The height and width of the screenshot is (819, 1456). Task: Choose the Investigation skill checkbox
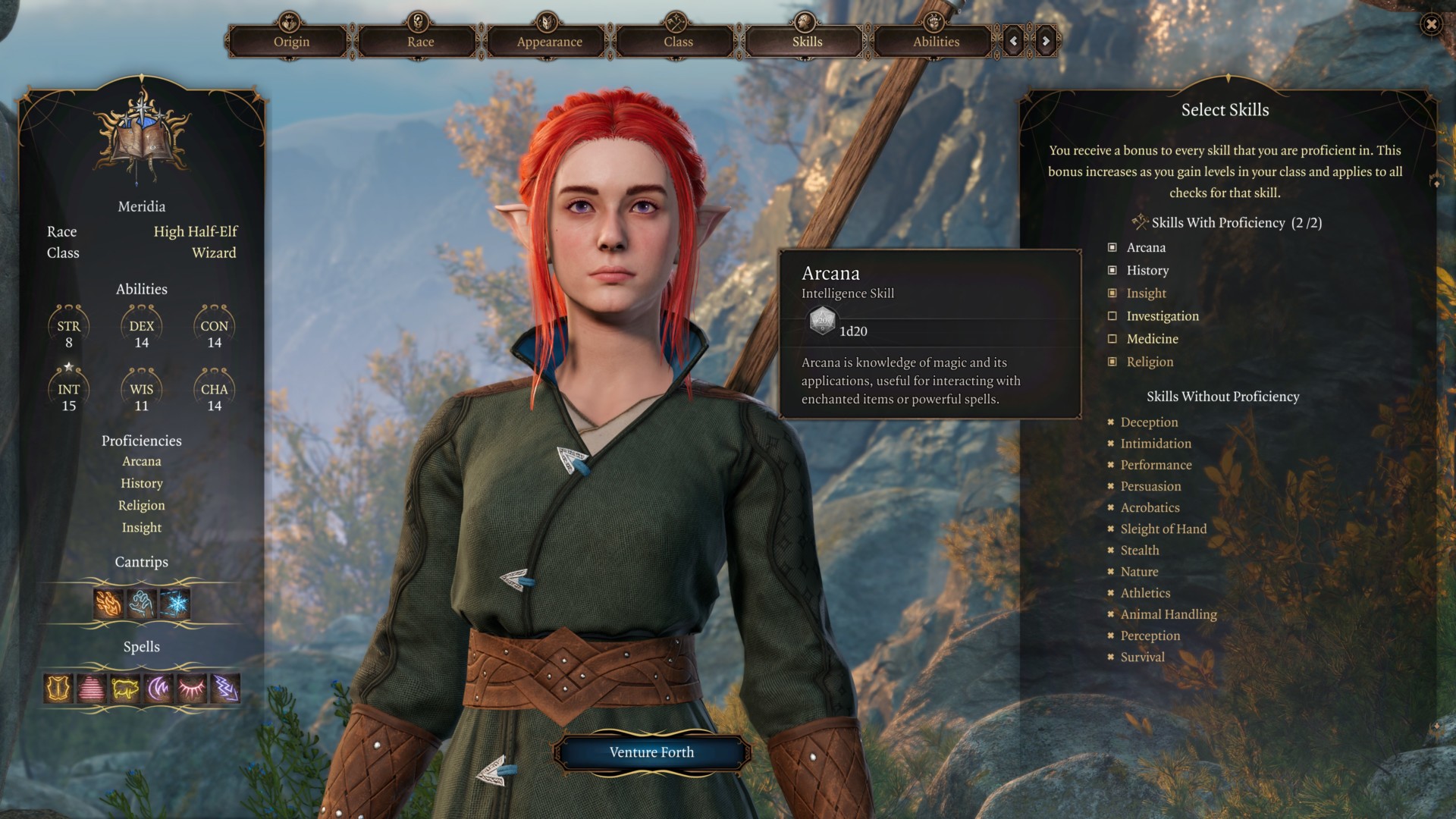pos(1112,316)
